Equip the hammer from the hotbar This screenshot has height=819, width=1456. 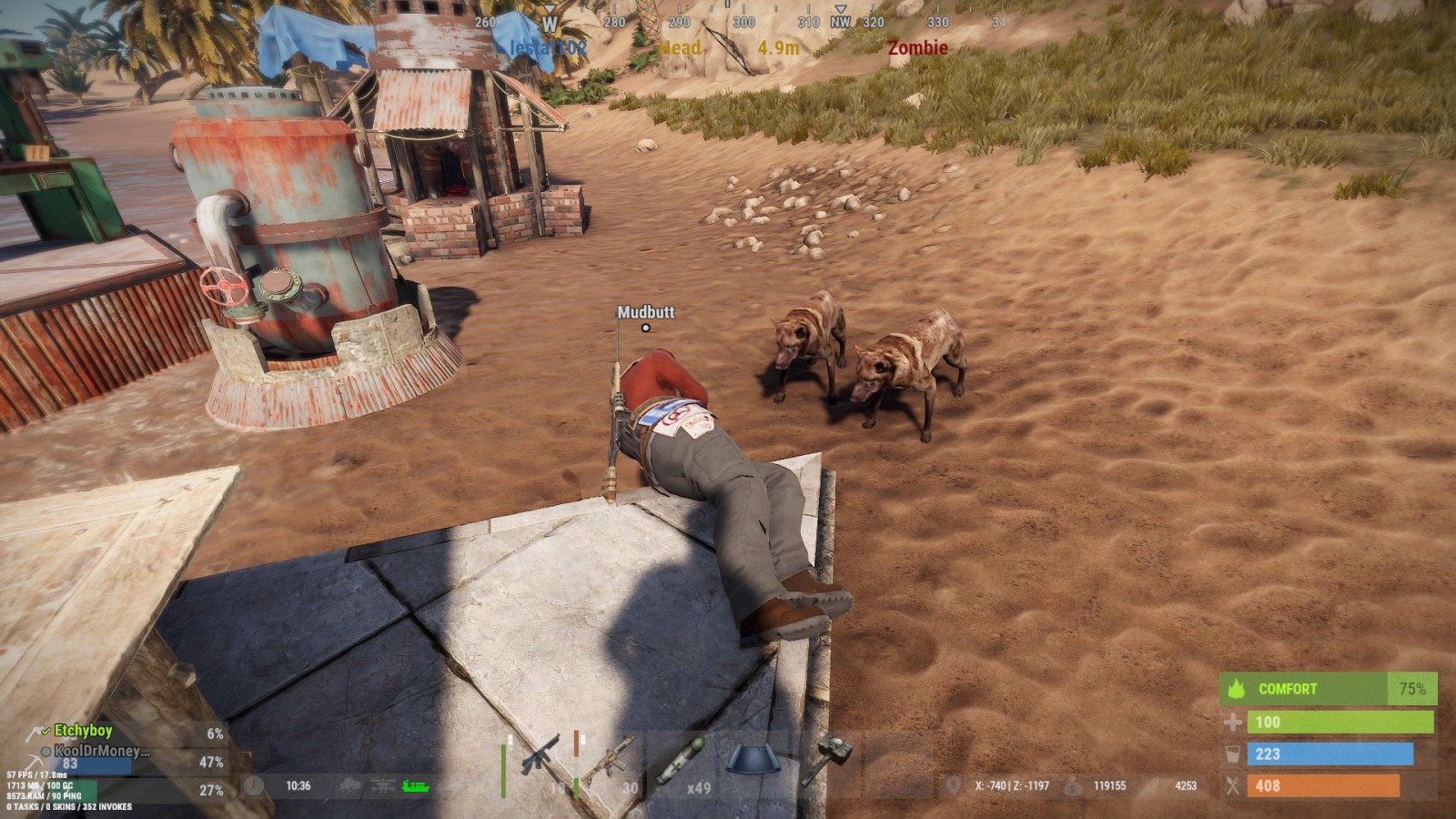coord(827,759)
